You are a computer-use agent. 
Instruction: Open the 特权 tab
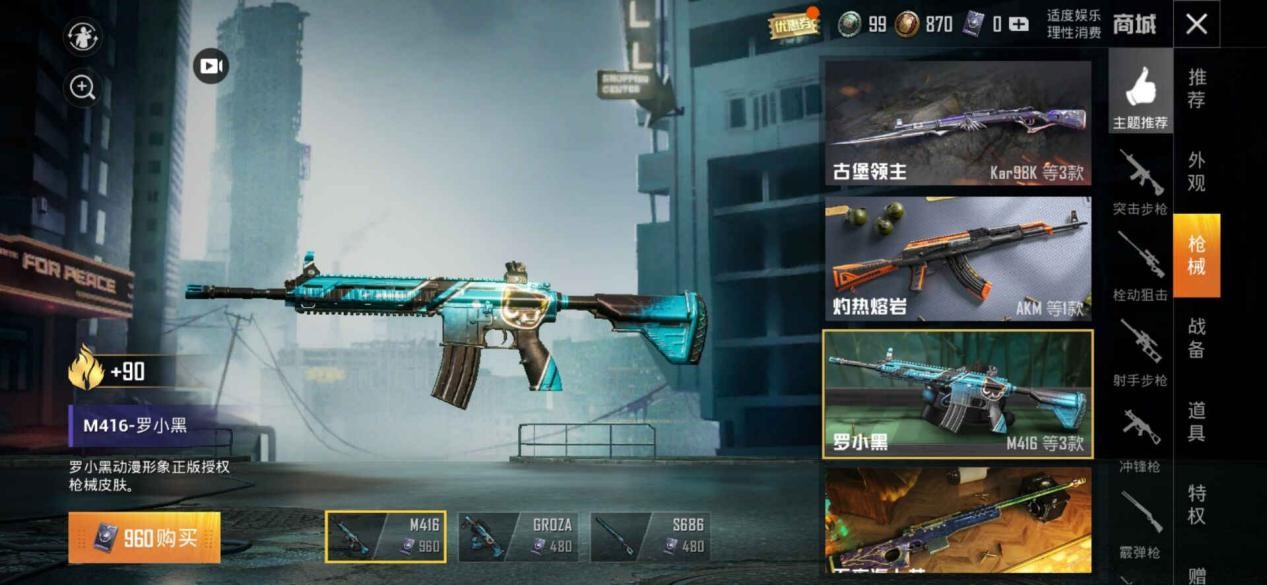tap(1196, 504)
